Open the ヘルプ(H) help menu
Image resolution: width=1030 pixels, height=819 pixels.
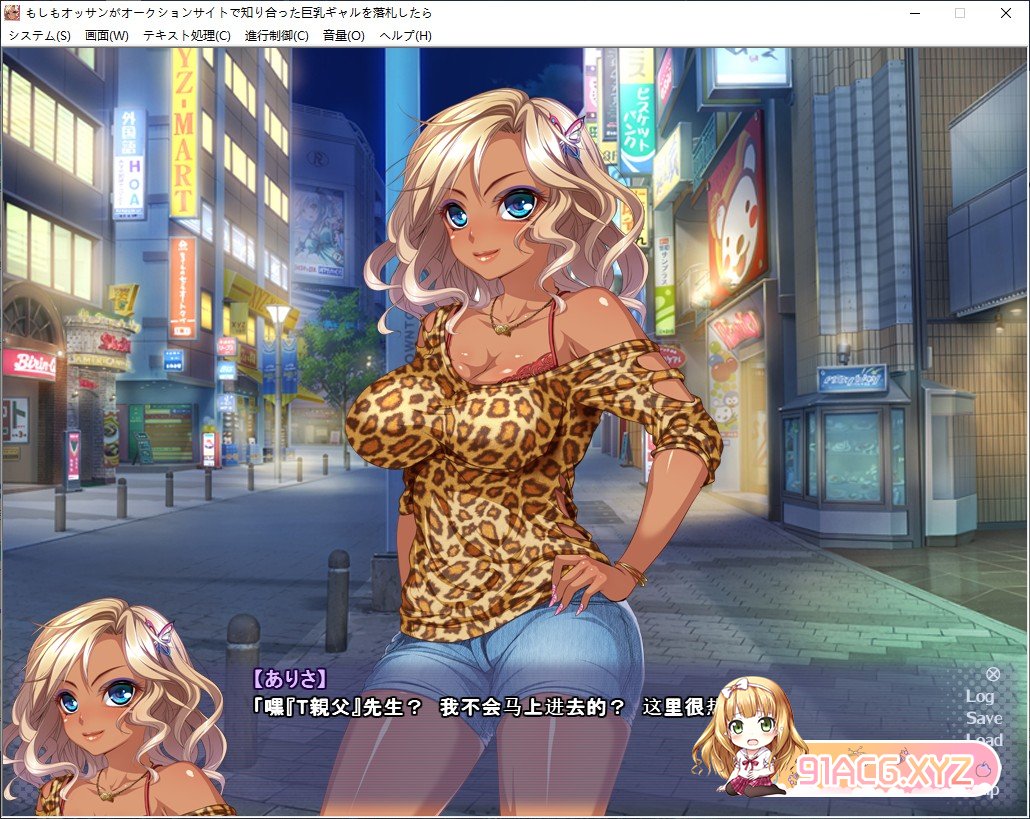click(x=406, y=35)
